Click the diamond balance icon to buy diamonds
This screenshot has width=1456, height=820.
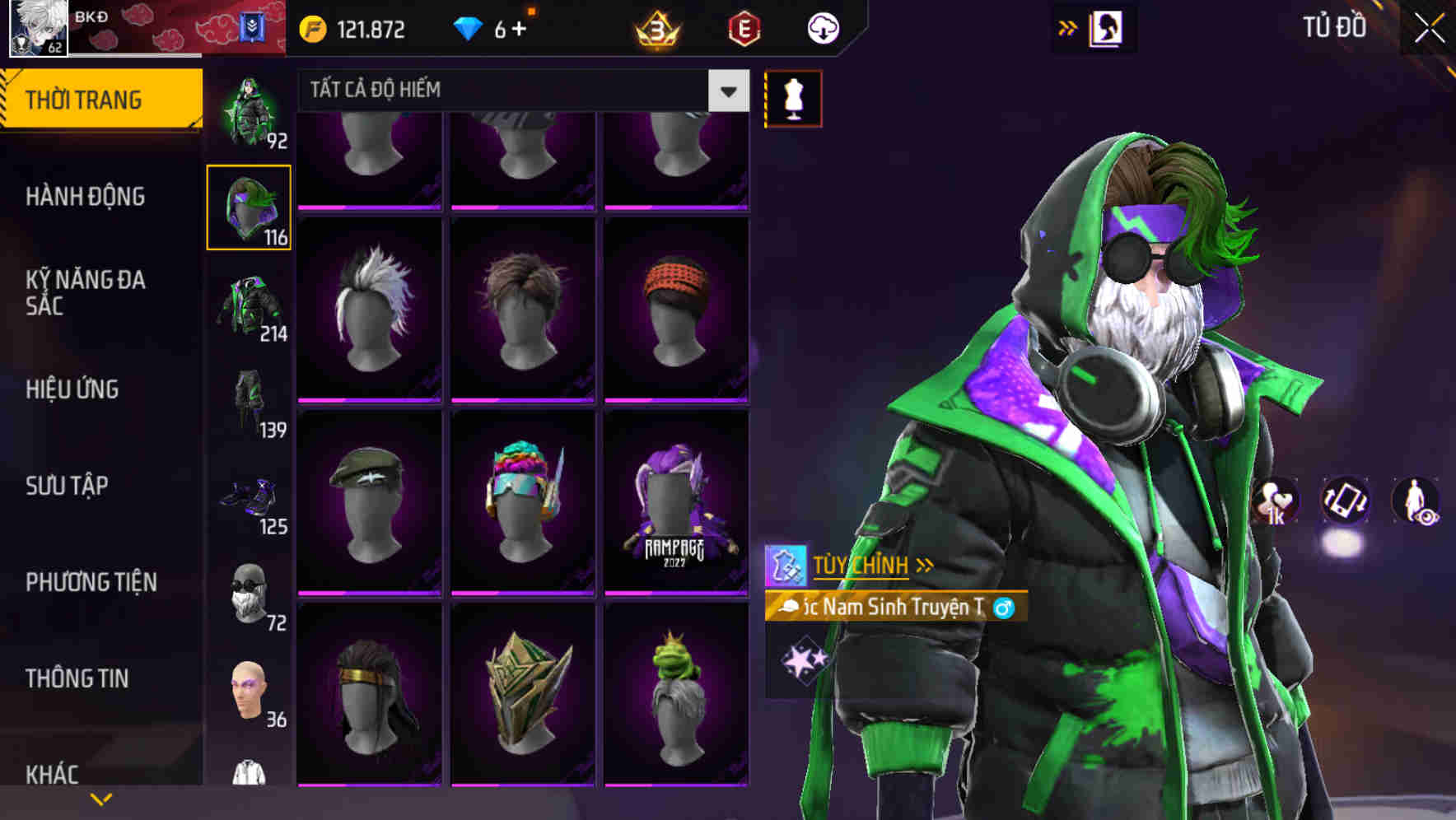coord(469,27)
